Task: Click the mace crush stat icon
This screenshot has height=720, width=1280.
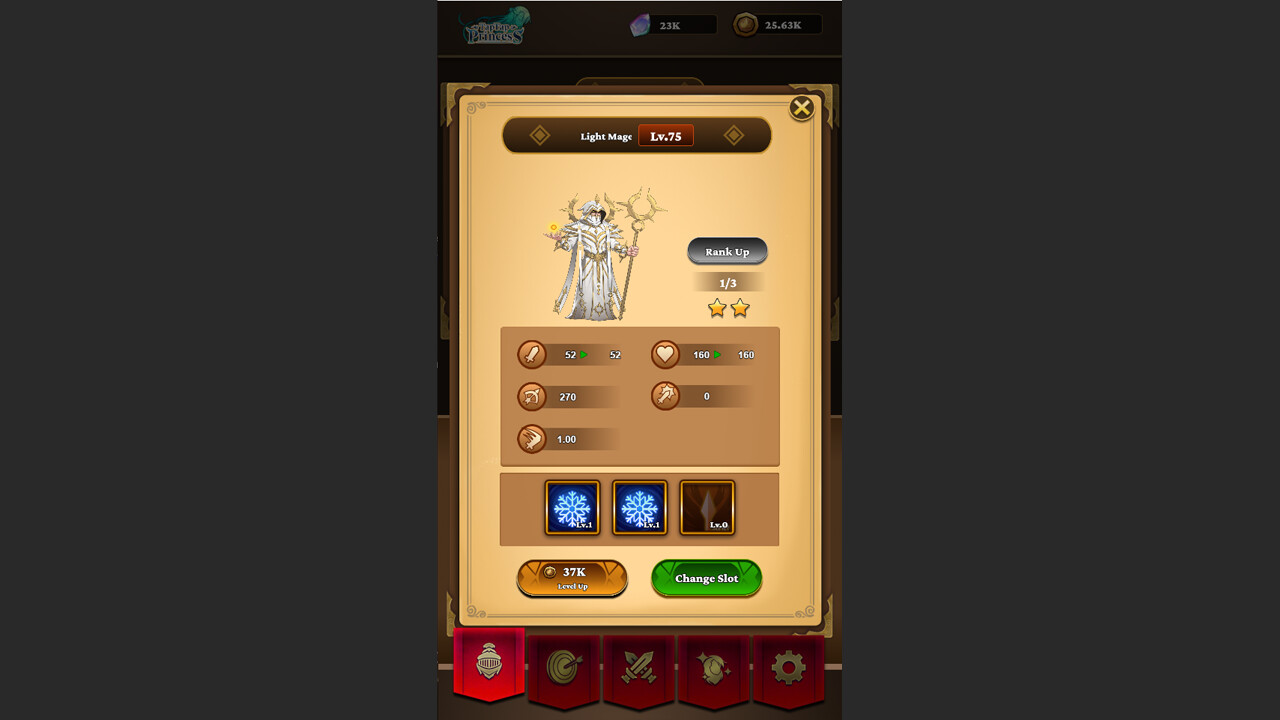Action: click(x=666, y=397)
